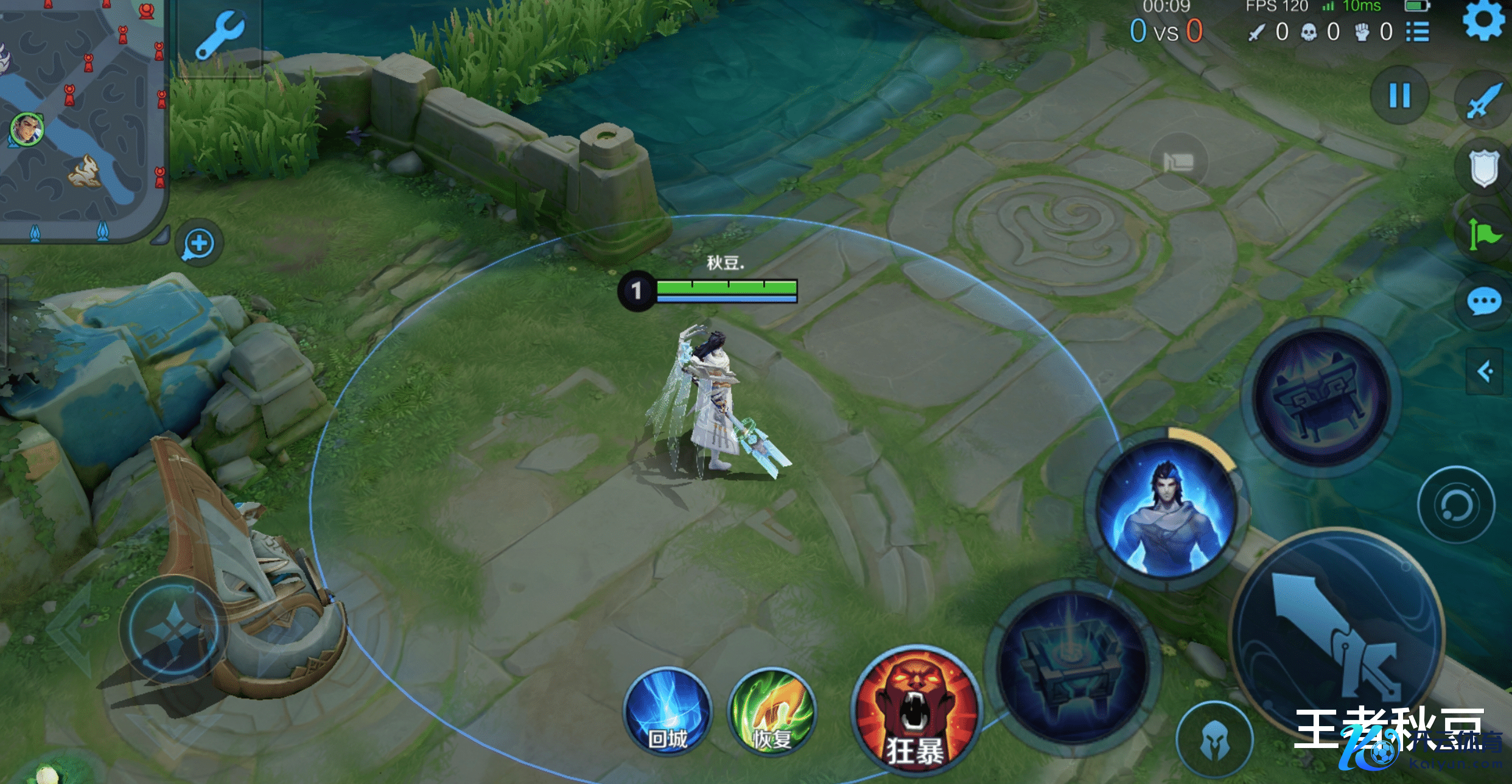Image resolution: width=1512 pixels, height=784 pixels.
Task: Tap the helmet target-hero button
Action: point(1215,741)
